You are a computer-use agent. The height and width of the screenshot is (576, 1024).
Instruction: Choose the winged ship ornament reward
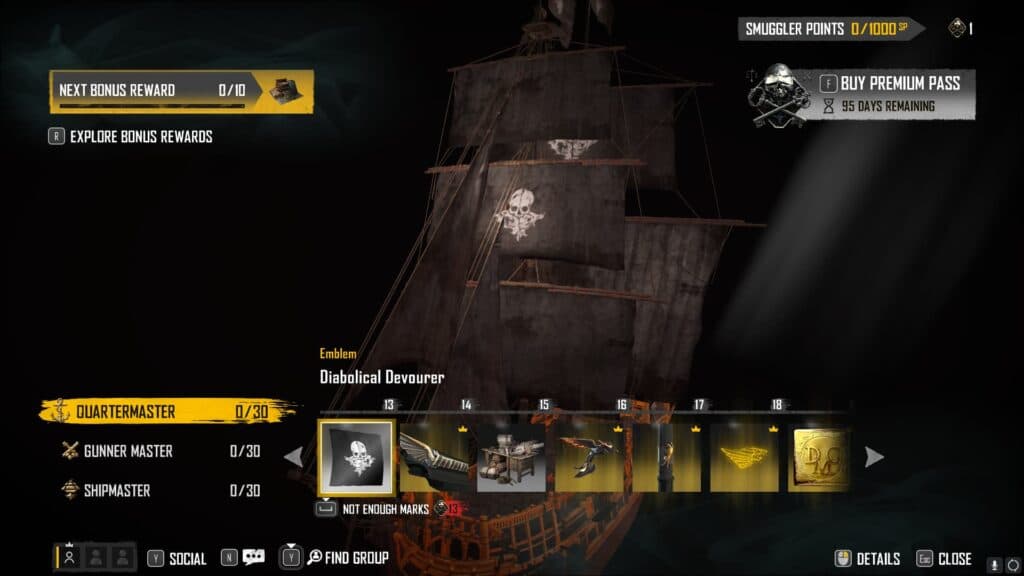[434, 457]
